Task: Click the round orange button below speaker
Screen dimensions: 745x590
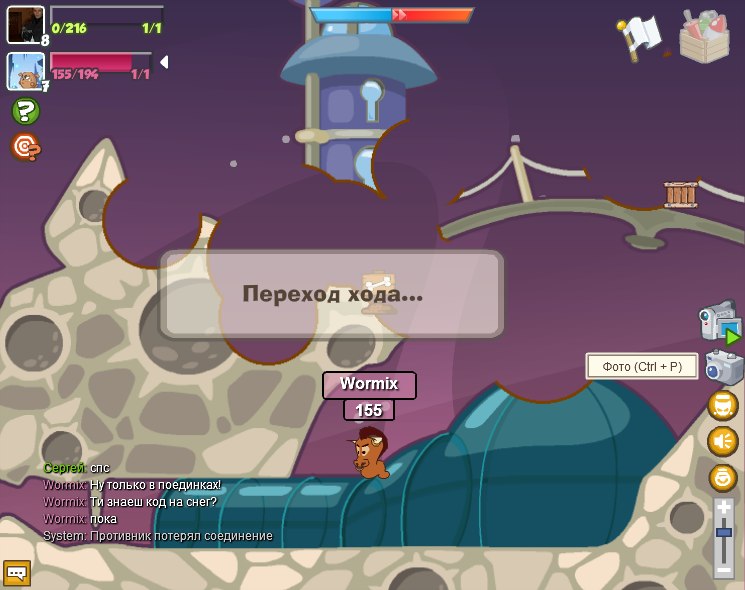Action: (x=723, y=477)
